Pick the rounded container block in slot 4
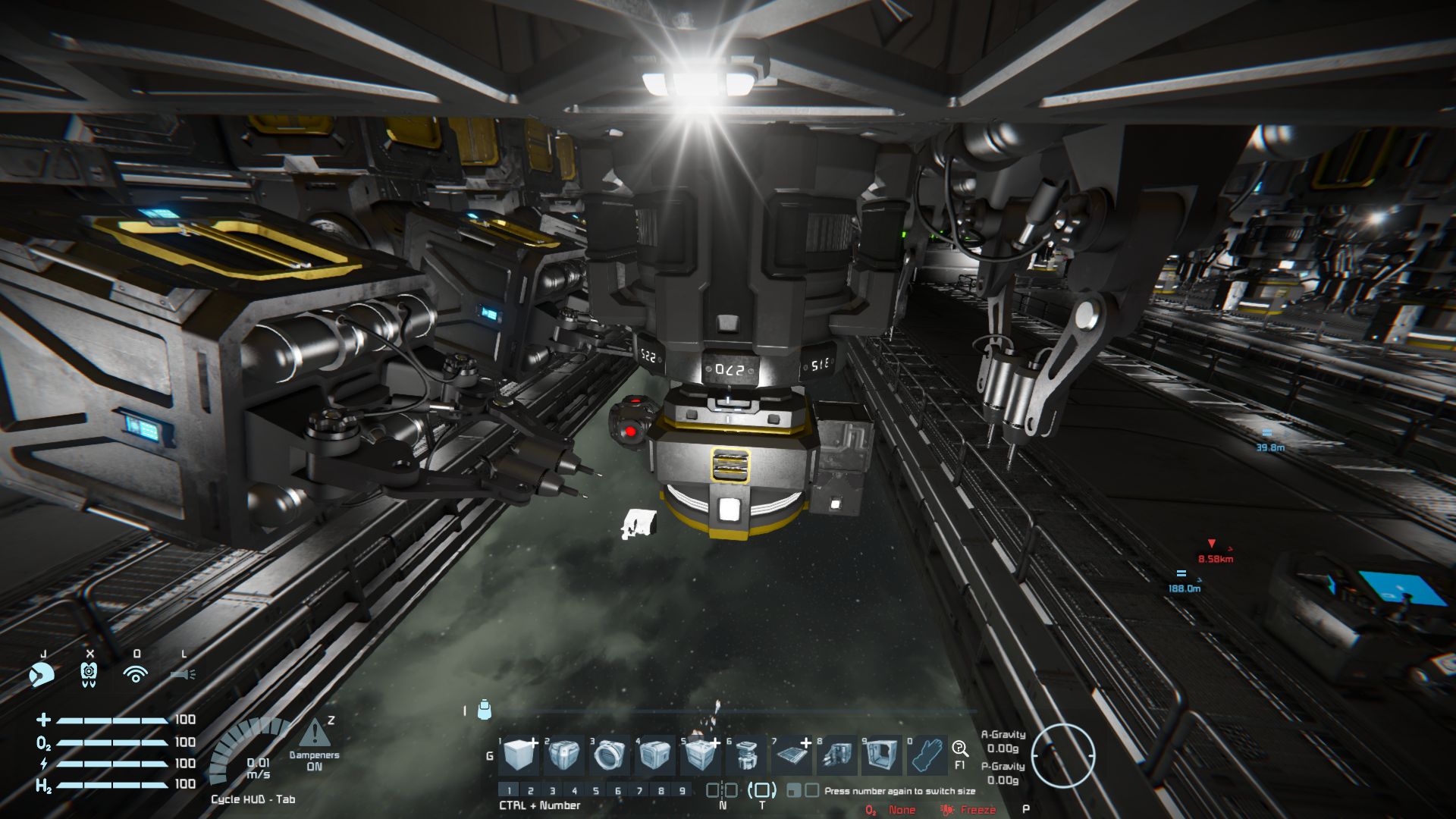The height and width of the screenshot is (819, 1456). (654, 755)
